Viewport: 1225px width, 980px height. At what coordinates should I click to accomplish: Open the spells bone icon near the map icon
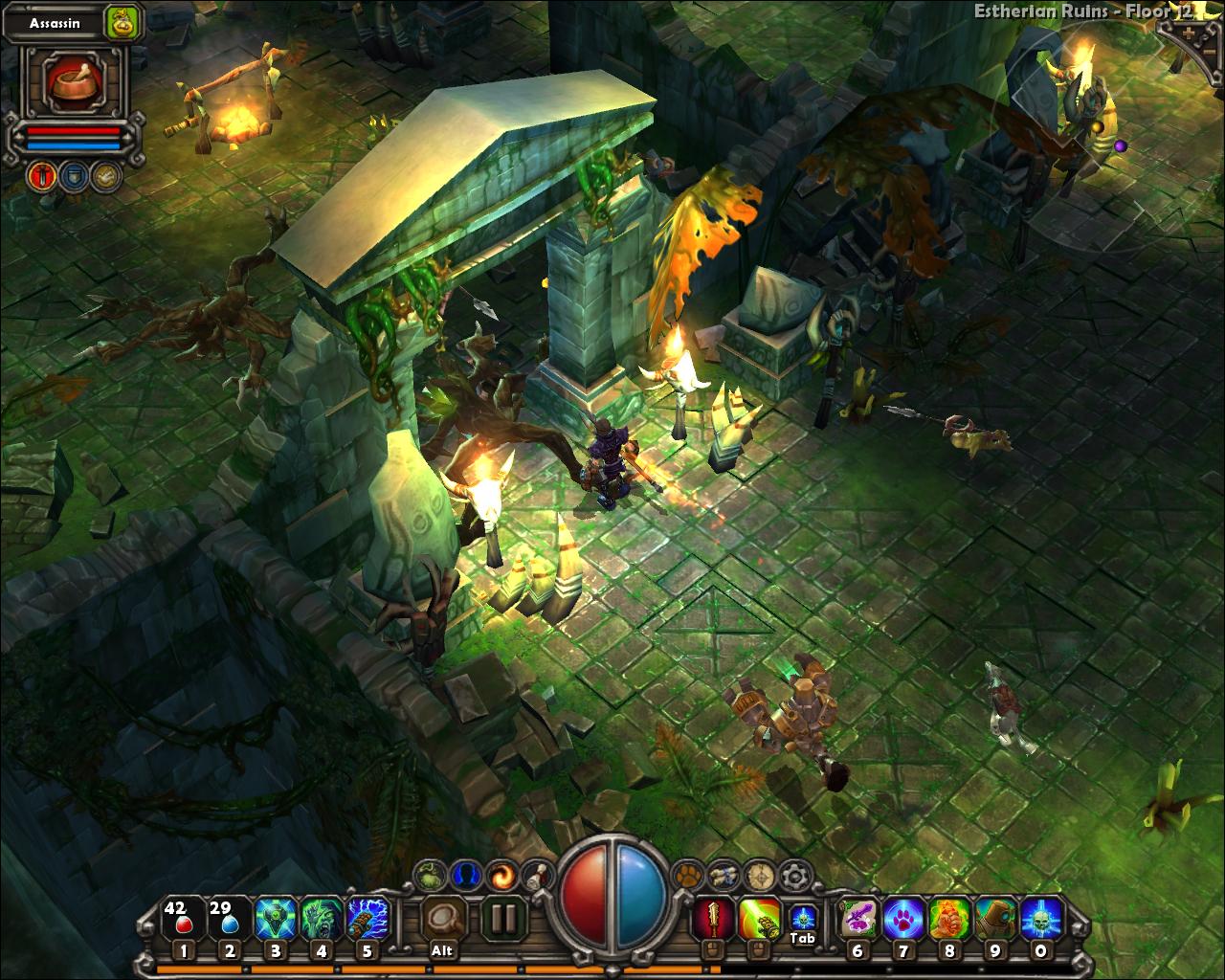724,874
